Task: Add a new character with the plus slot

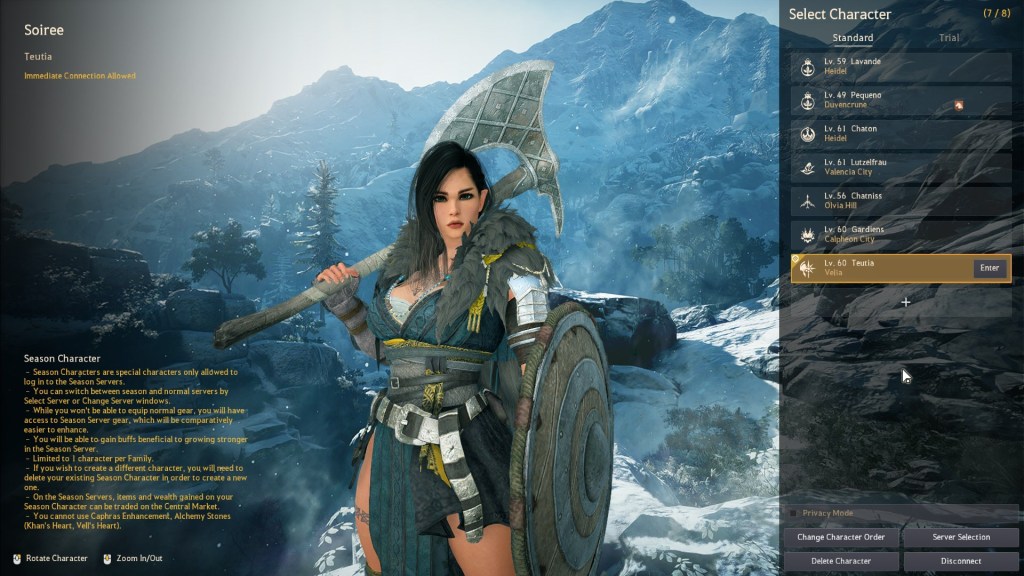Action: click(905, 302)
